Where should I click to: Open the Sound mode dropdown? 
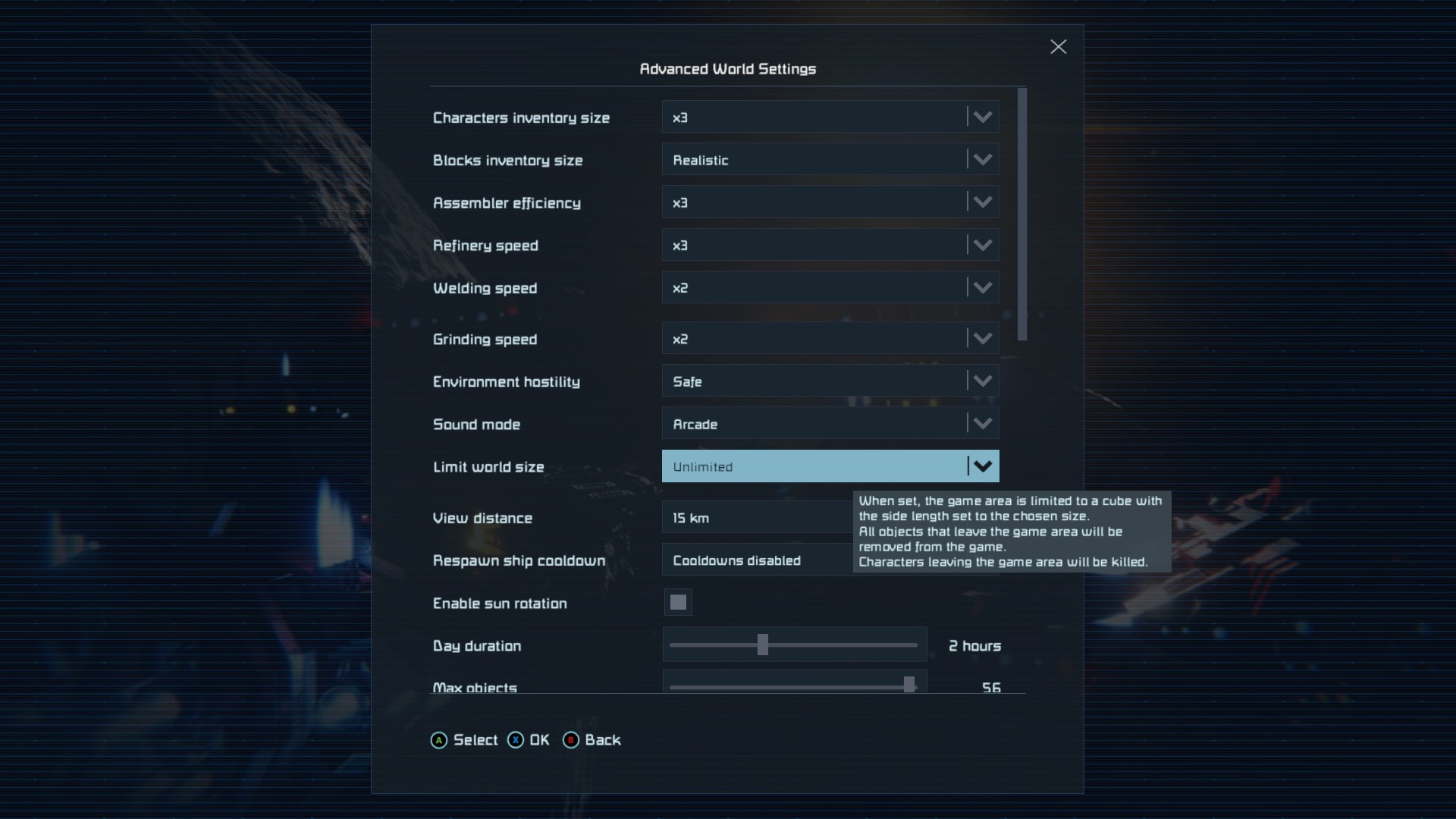[830, 424]
